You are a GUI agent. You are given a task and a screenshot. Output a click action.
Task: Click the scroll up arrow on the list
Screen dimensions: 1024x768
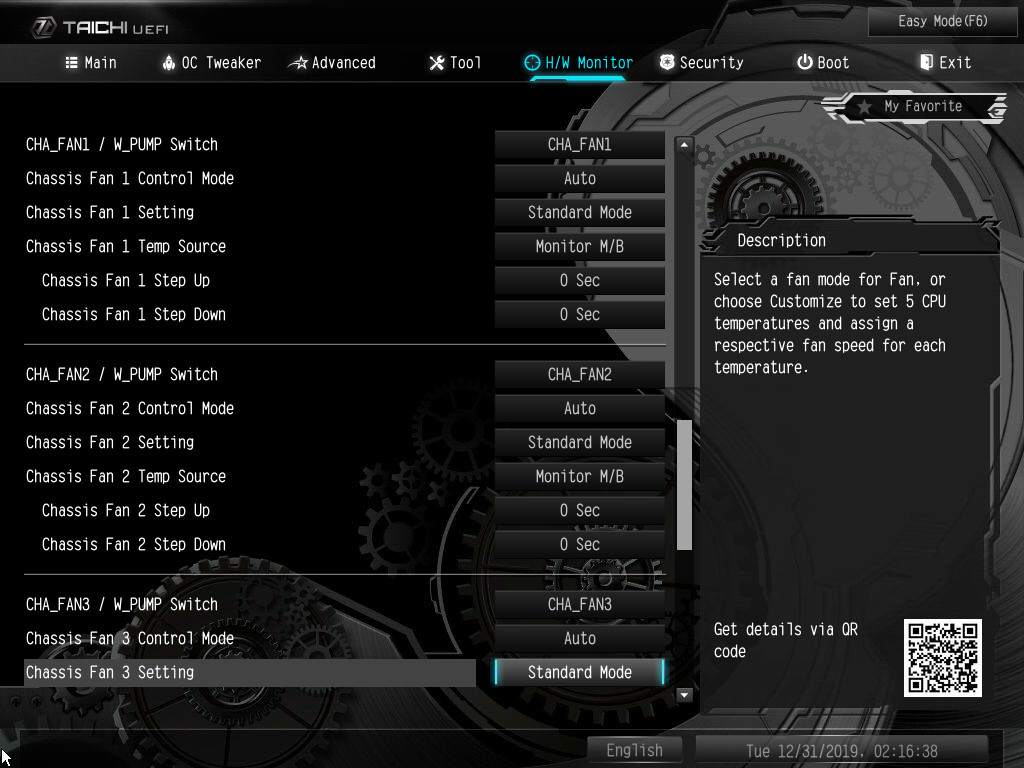[685, 145]
